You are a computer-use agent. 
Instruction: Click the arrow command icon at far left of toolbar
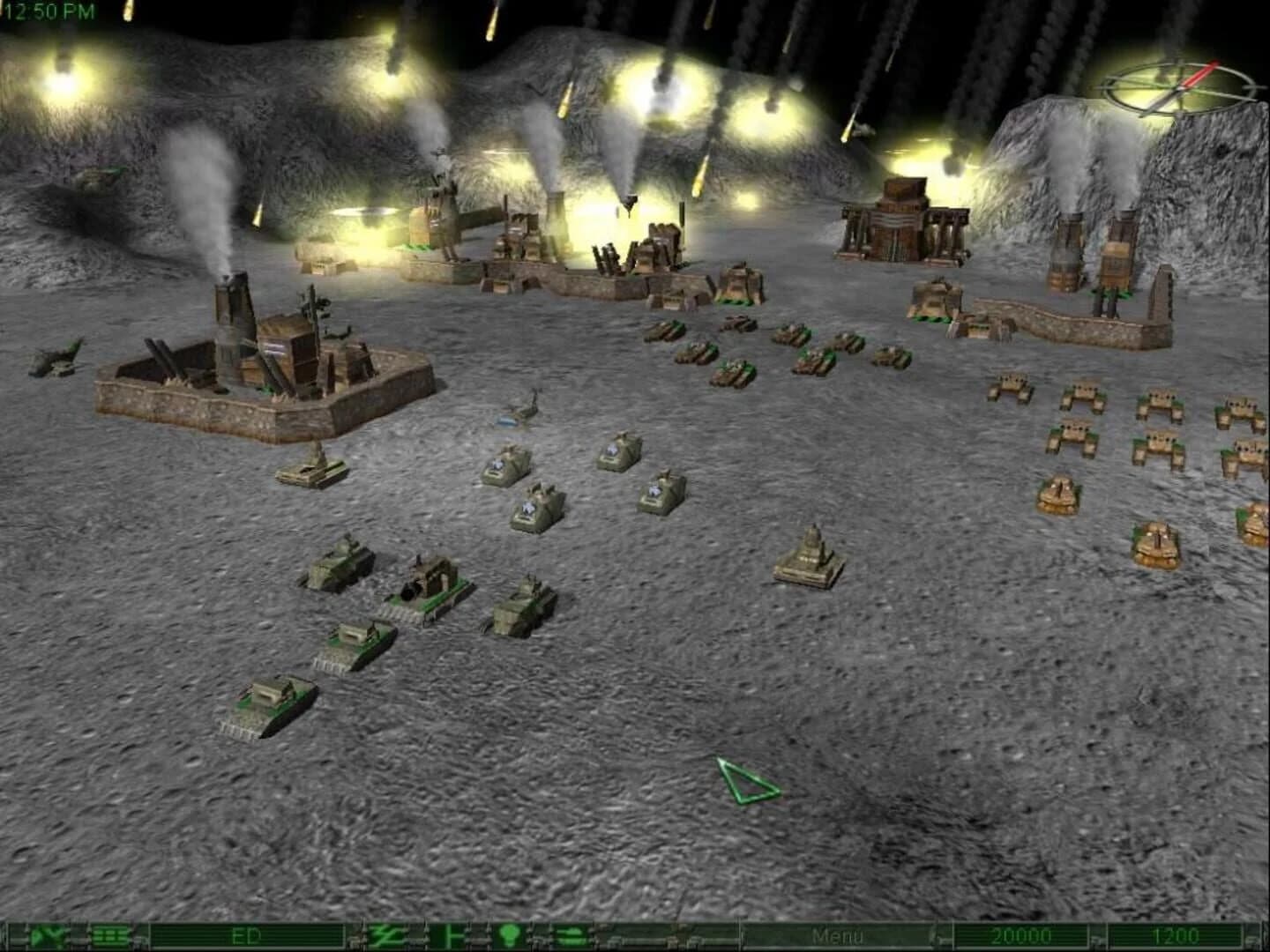[x=37, y=937]
